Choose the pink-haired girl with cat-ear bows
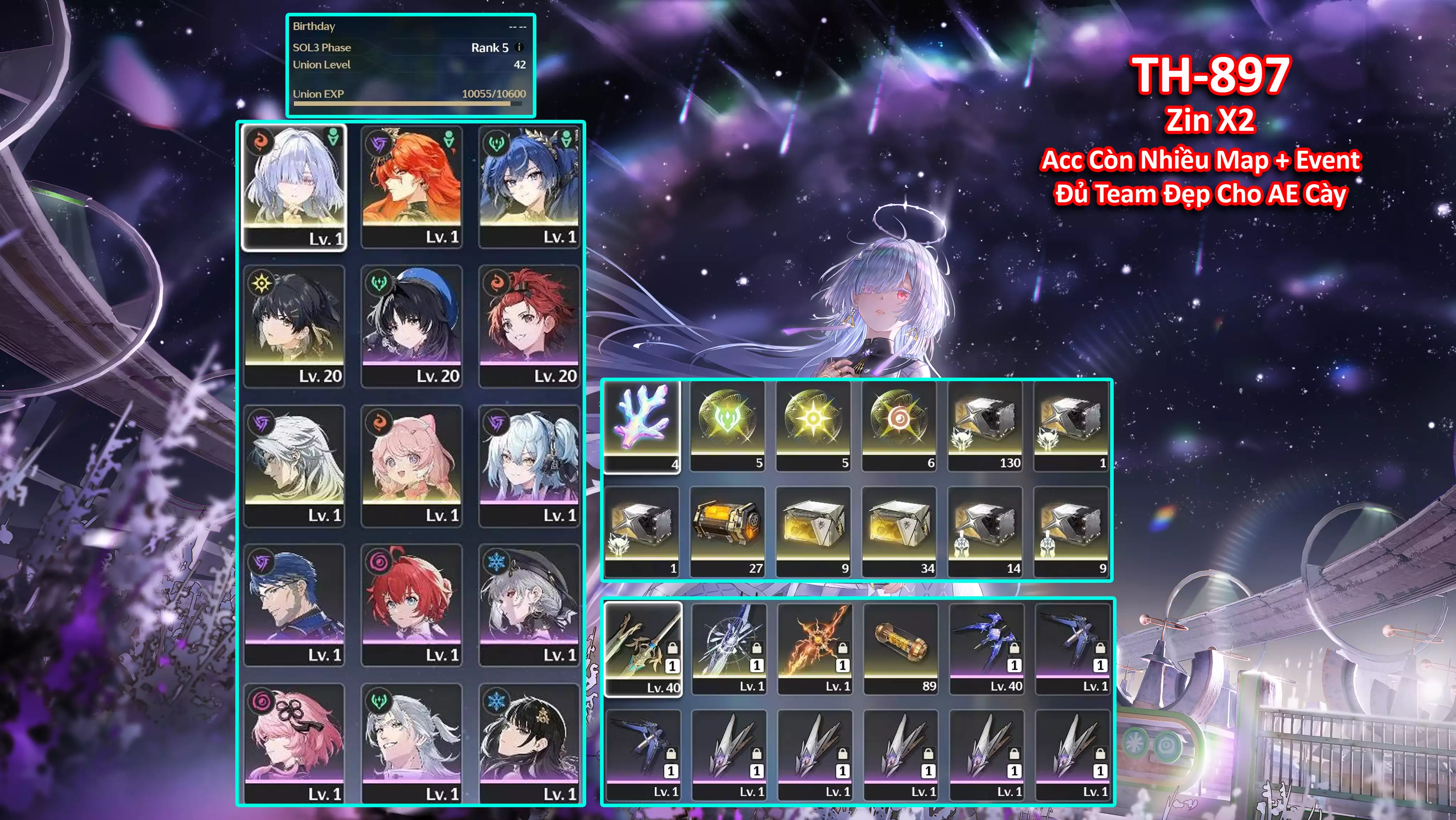This screenshot has height=820, width=1456. tap(412, 465)
